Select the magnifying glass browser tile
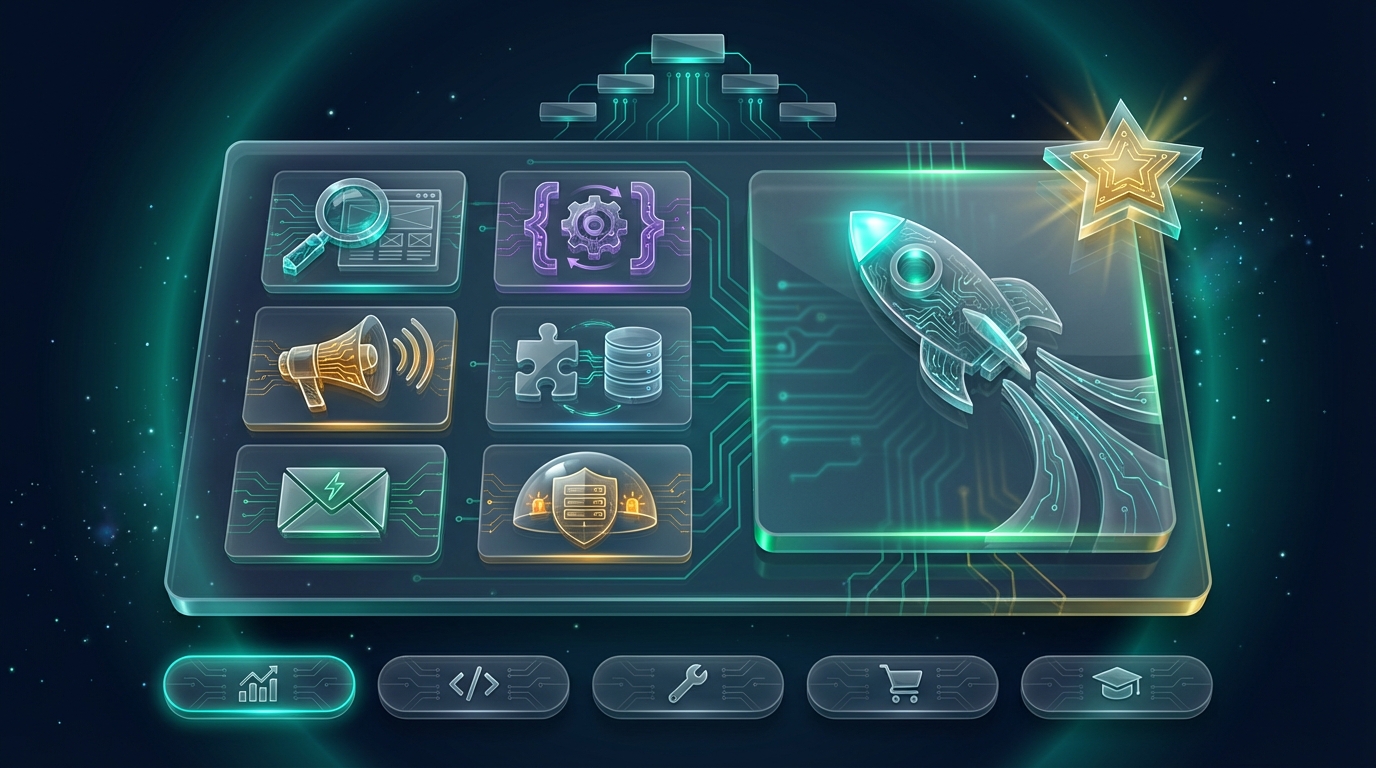This screenshot has height=768, width=1376. 364,230
